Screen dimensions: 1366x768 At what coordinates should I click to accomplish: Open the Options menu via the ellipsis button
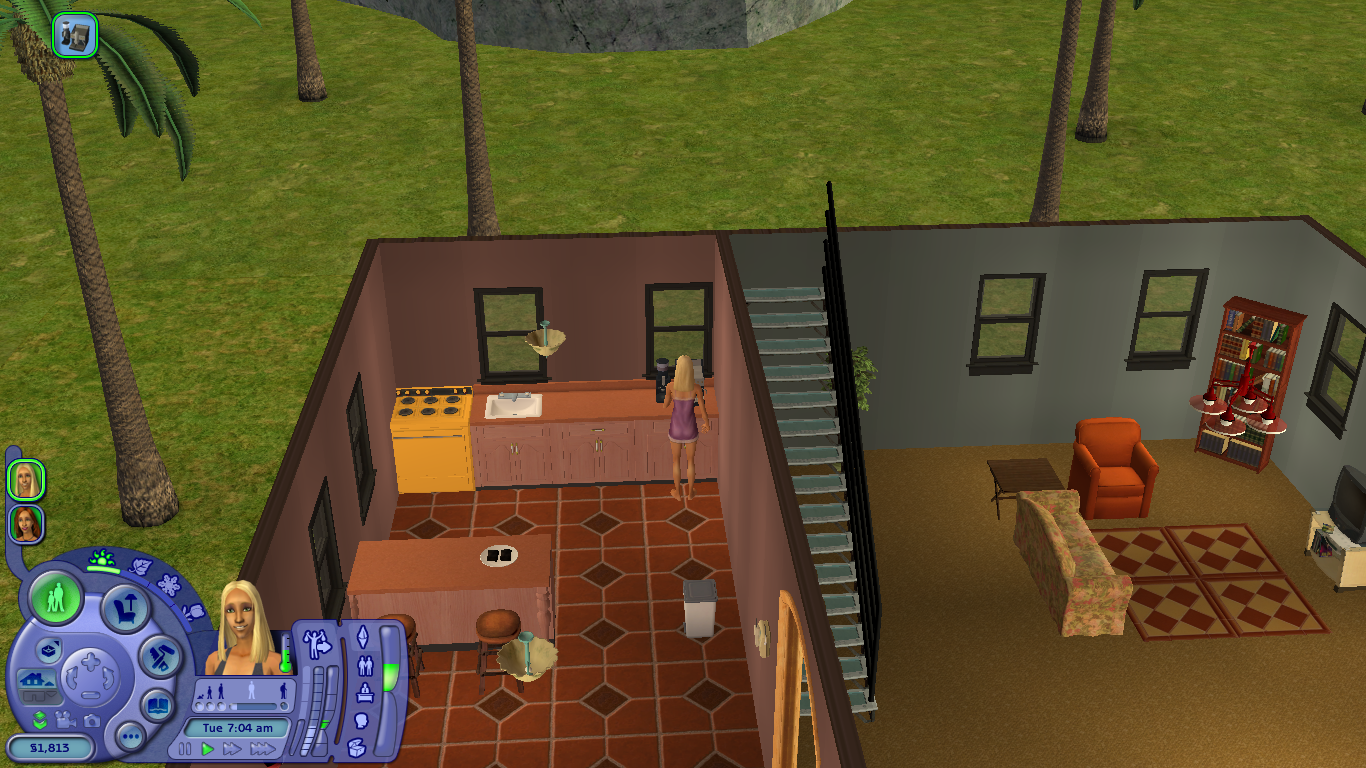click(x=131, y=735)
